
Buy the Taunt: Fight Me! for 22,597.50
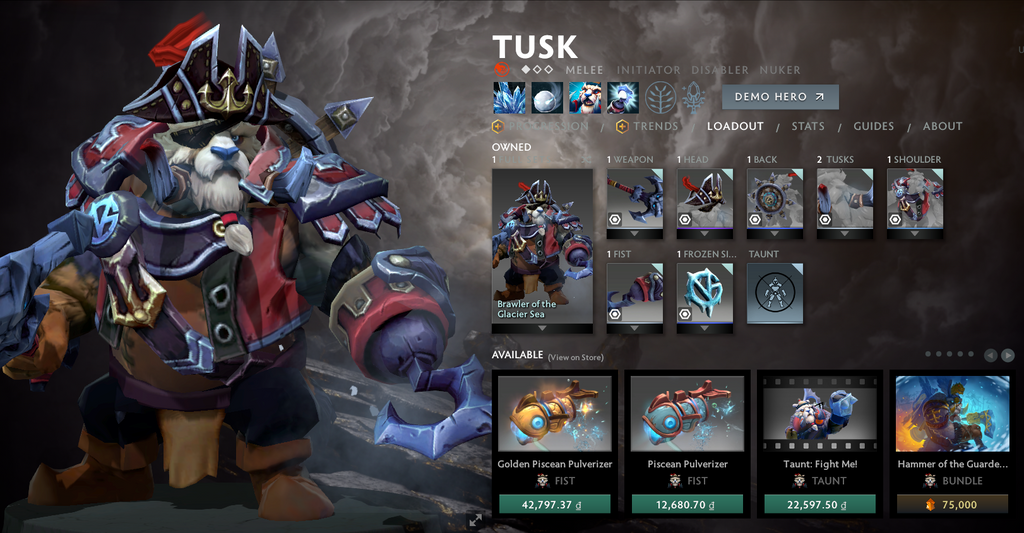tap(819, 505)
